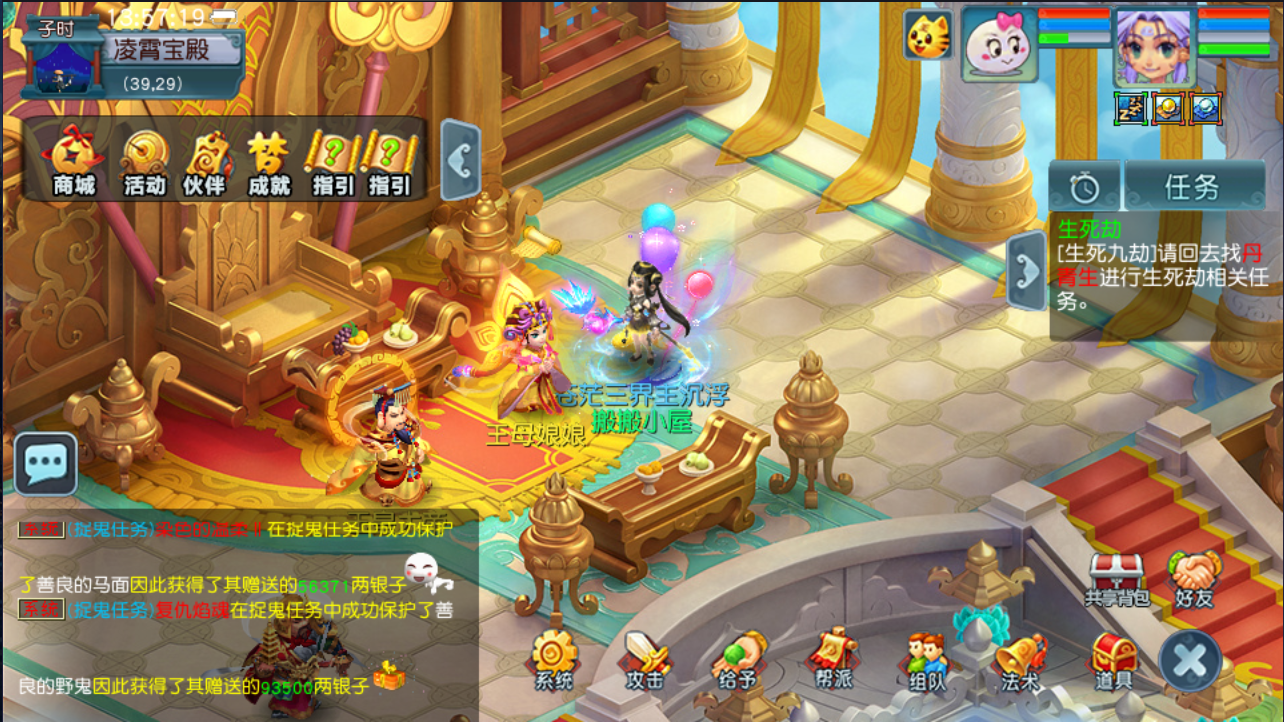Open the 生死劫 quest entry
This screenshot has width=1284, height=722.
pyautogui.click(x=1150, y=265)
